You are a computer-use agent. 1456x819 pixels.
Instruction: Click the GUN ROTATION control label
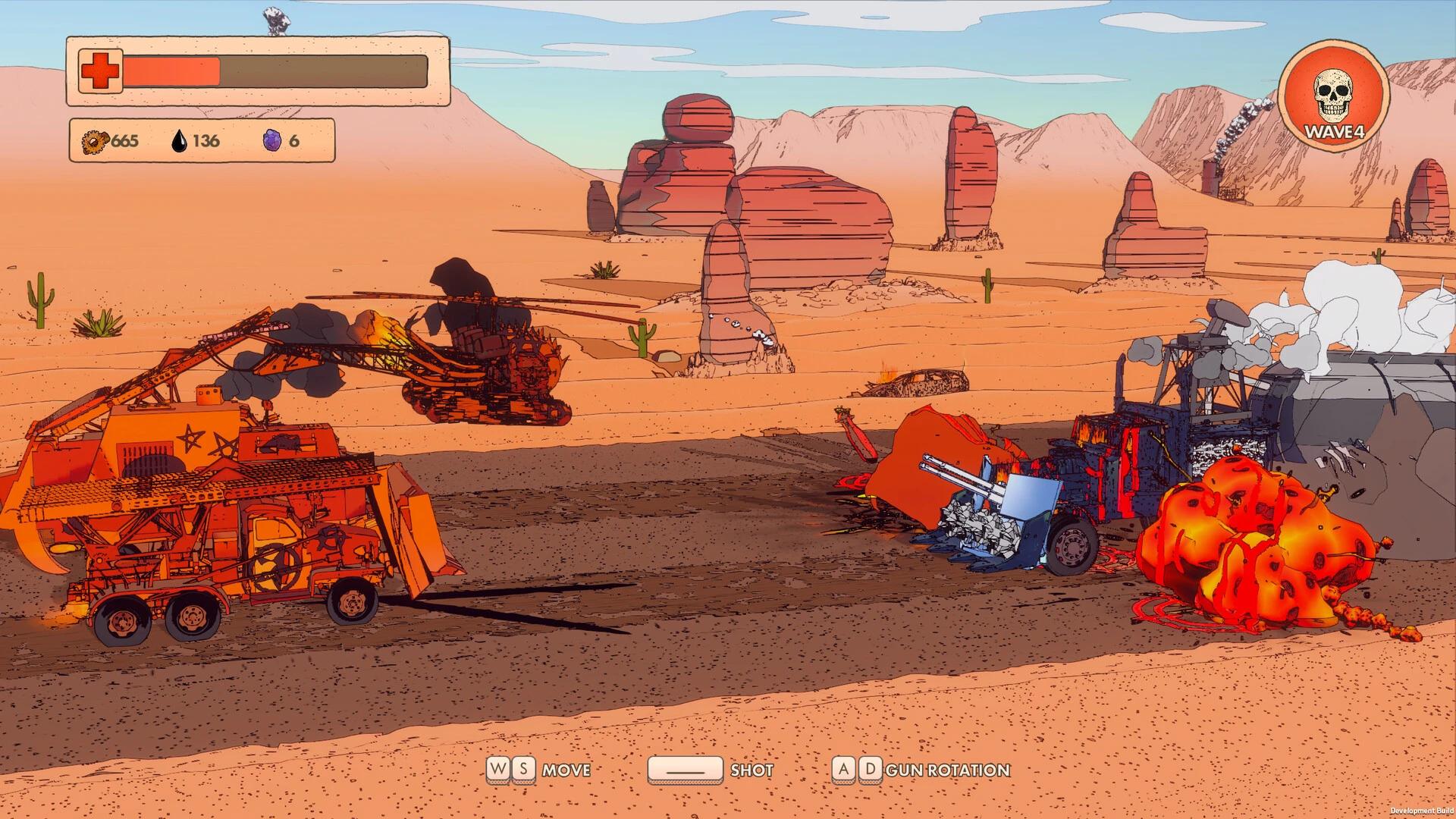[952, 770]
